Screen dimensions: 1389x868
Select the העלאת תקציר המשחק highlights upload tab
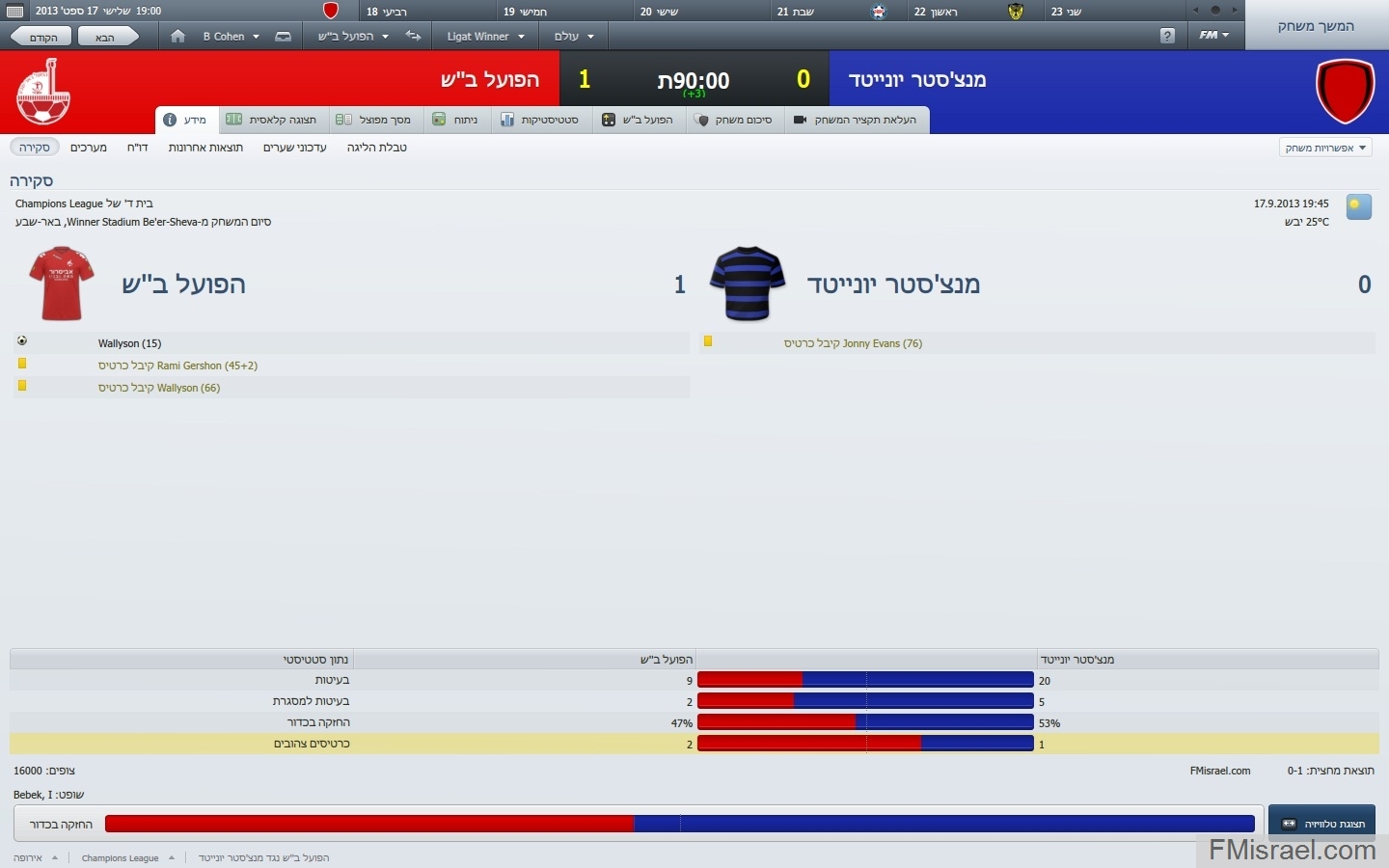(857, 120)
